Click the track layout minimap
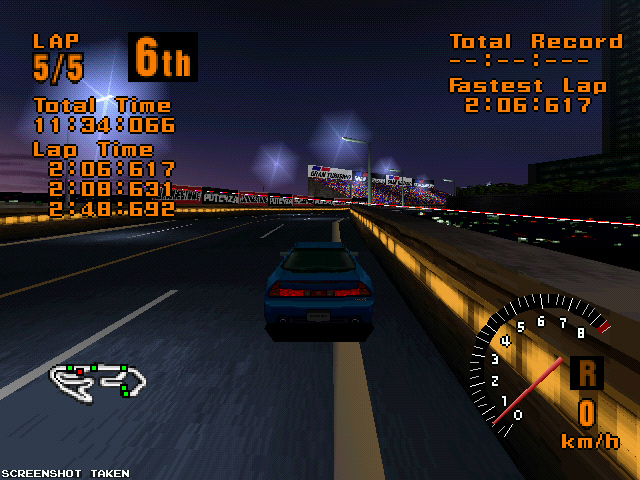This screenshot has height=480, width=640. pos(99,378)
